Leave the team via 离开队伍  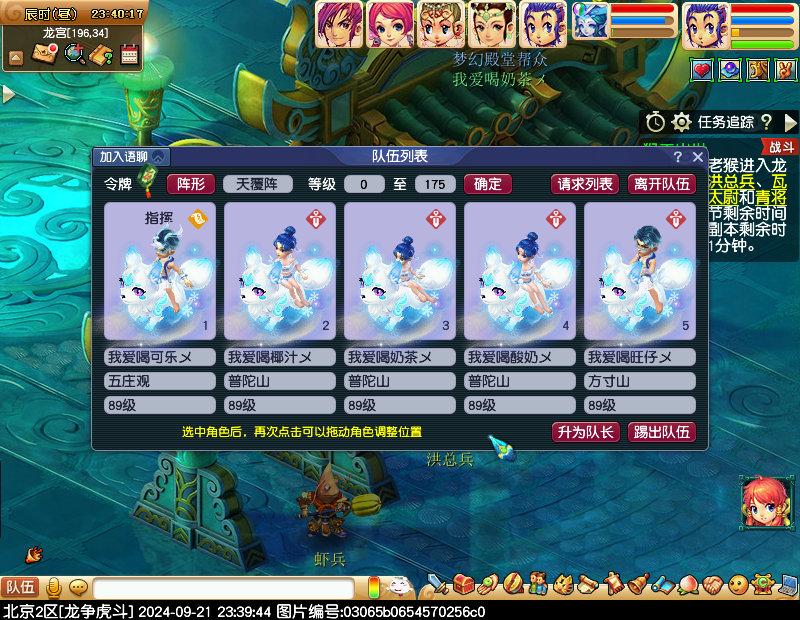pyautogui.click(x=661, y=184)
